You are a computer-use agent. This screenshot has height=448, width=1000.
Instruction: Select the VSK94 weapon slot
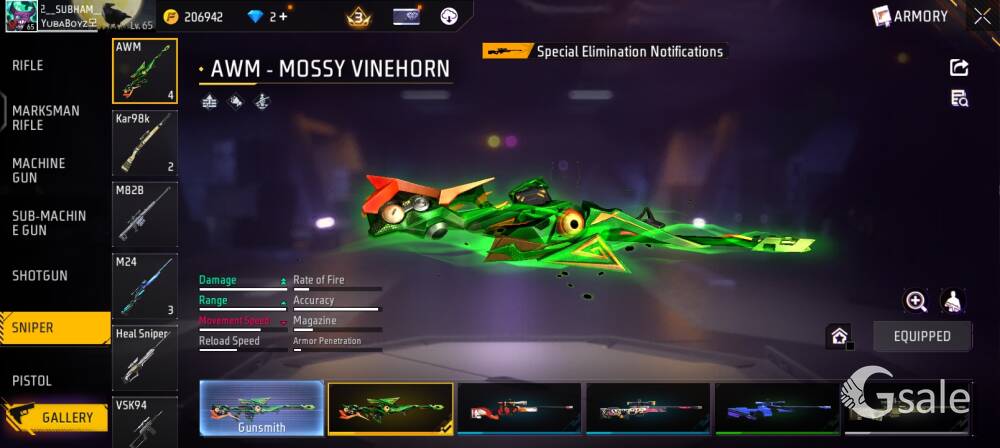click(145, 422)
